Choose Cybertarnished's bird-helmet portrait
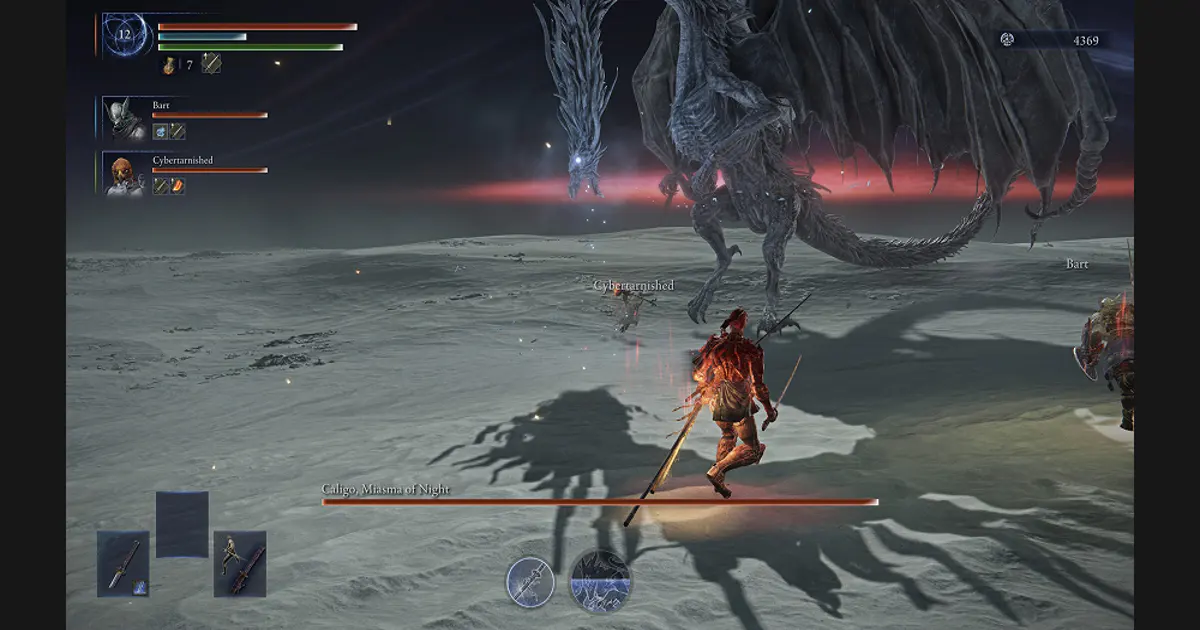This screenshot has height=630, width=1200. point(125,174)
